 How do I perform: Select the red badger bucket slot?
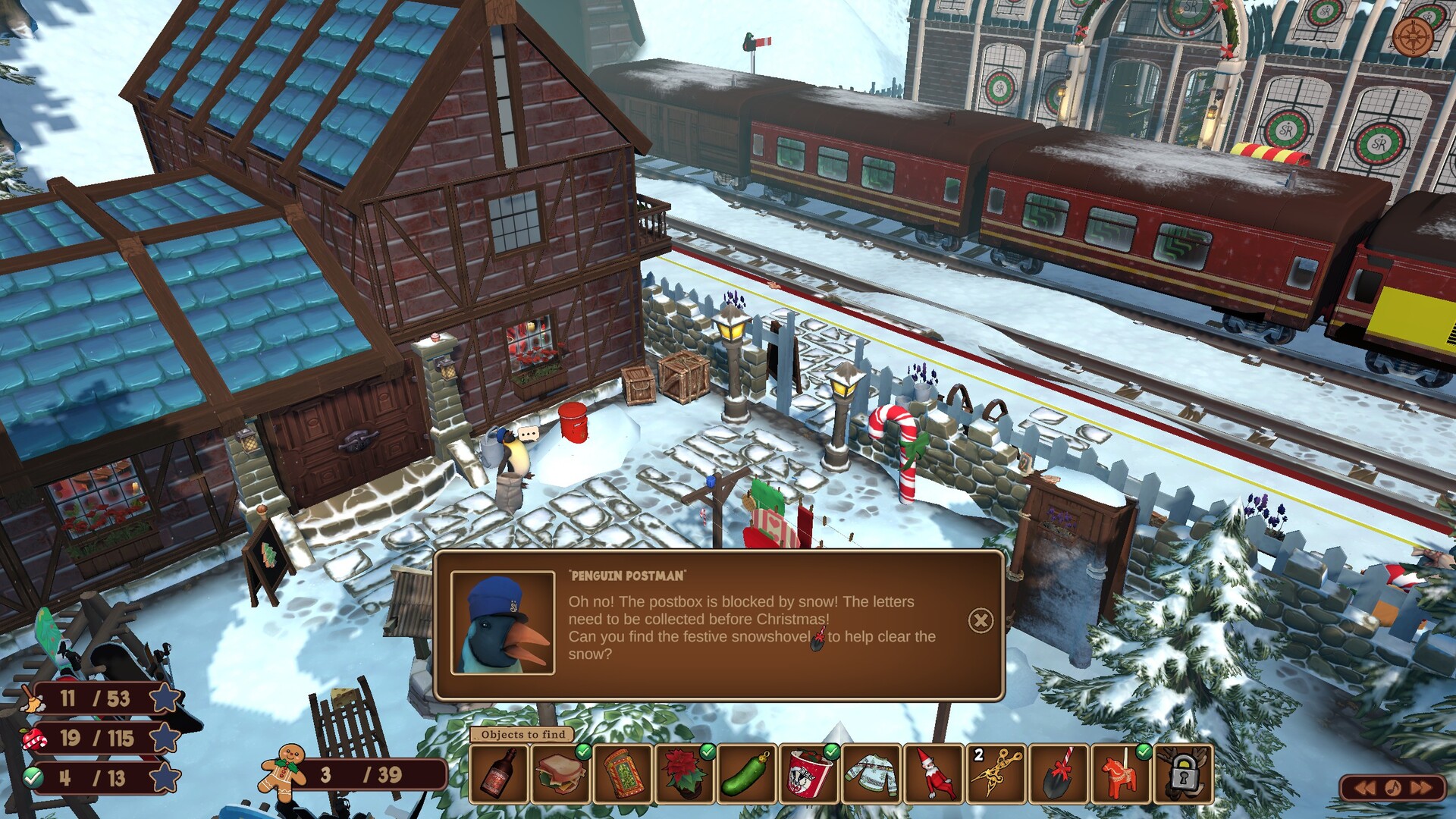810,773
